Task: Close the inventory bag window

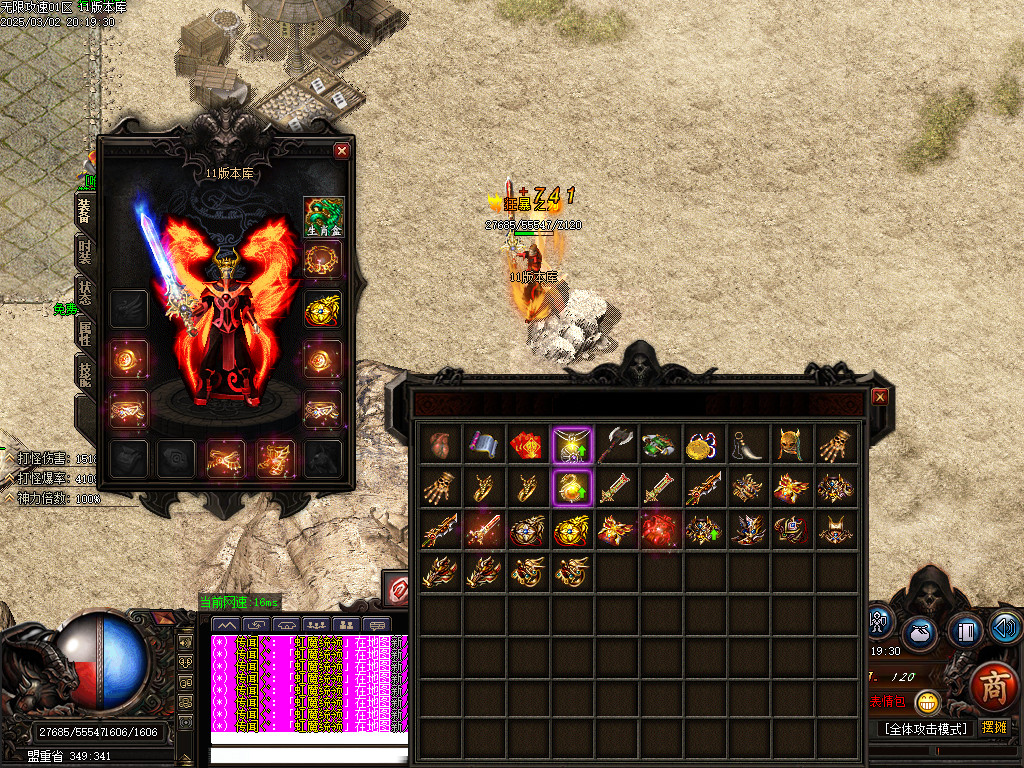Action: click(880, 397)
